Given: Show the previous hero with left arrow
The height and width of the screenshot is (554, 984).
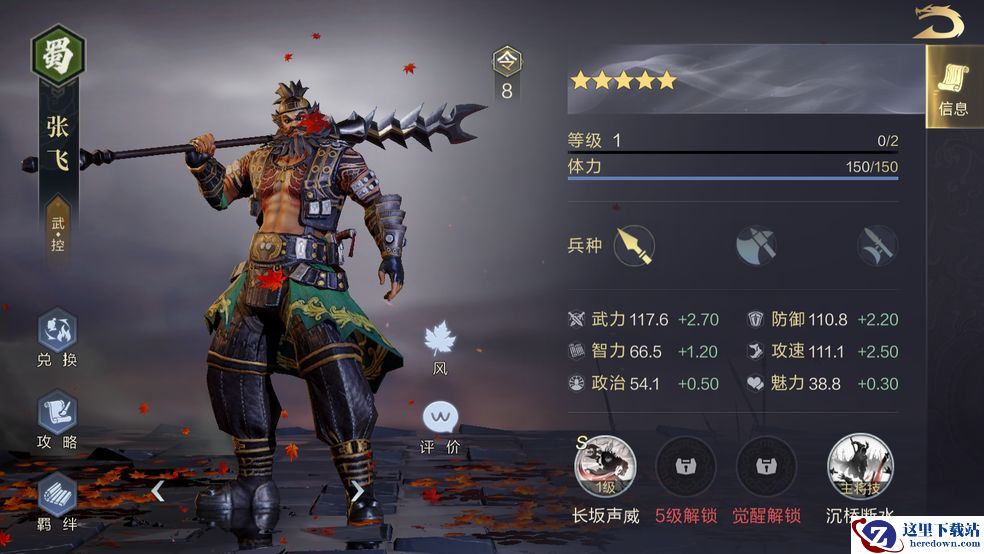Looking at the screenshot, I should tap(158, 491).
